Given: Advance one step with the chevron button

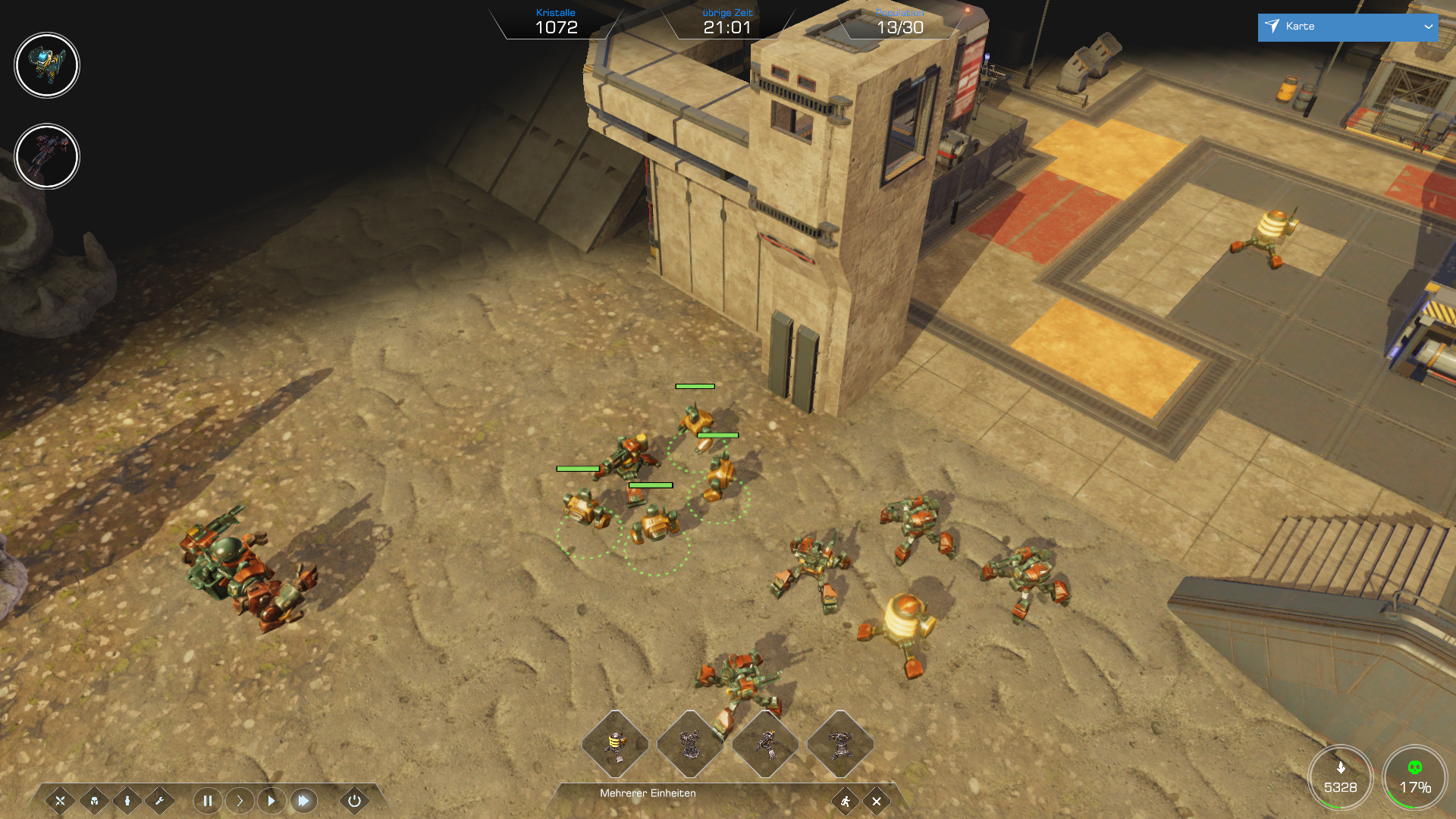Looking at the screenshot, I should tap(240, 801).
